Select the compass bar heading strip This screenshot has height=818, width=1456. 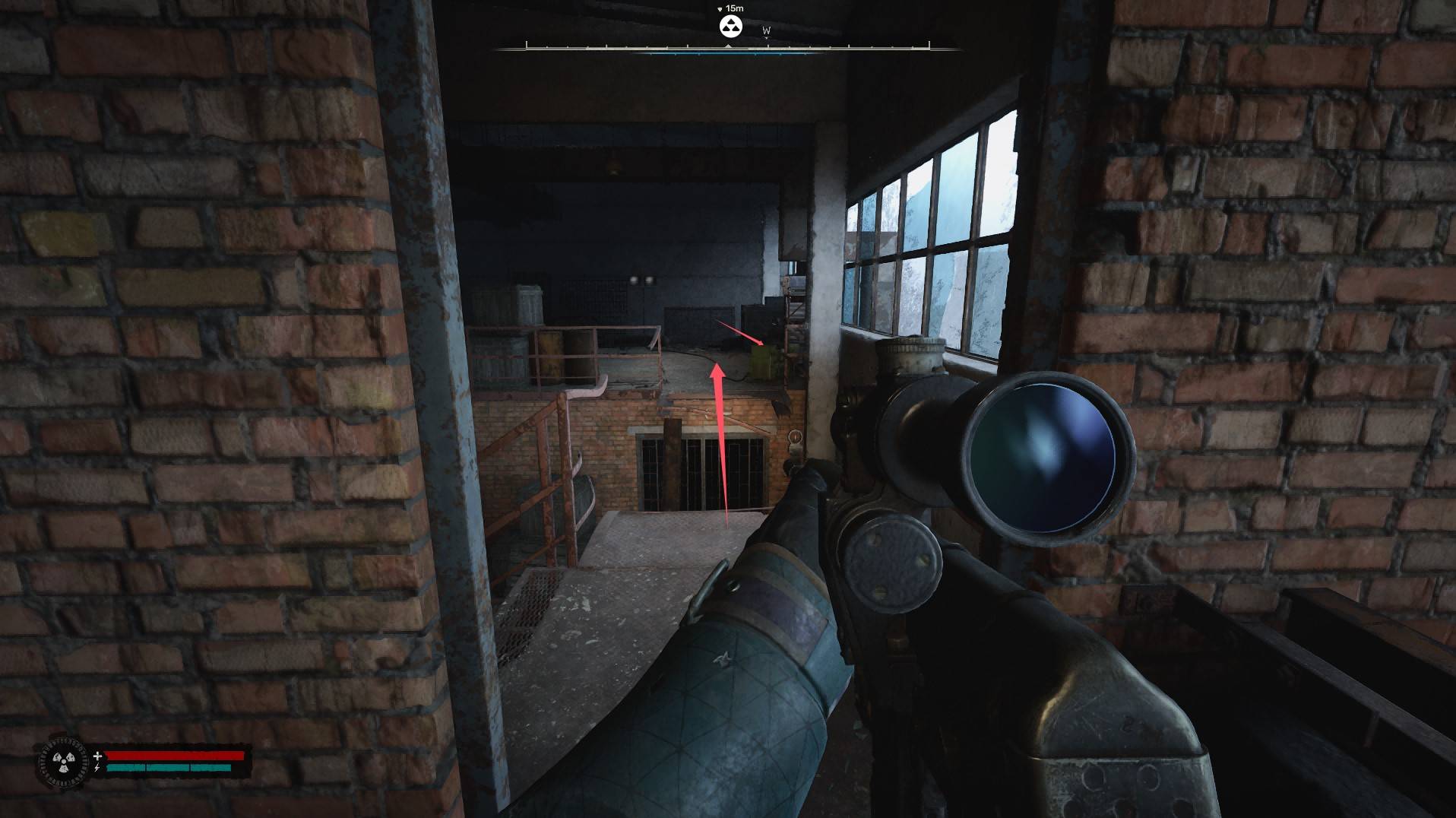pyautogui.click(x=727, y=48)
